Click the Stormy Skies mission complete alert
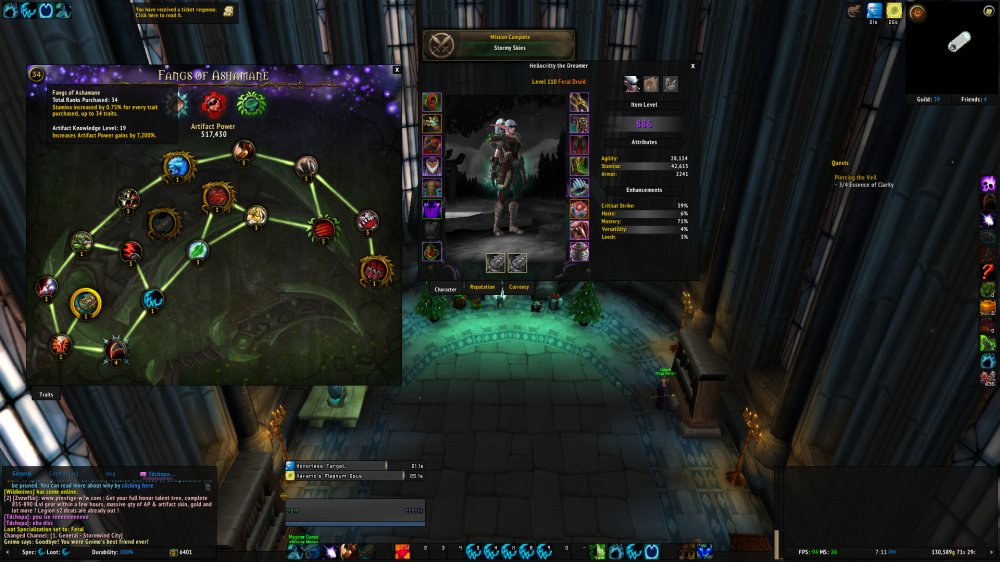This screenshot has width=1000, height=562. click(x=500, y=44)
